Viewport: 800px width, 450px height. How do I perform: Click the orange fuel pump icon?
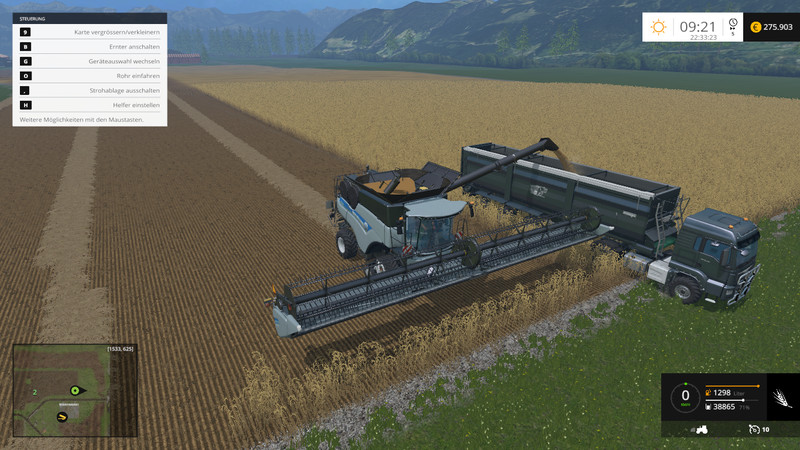coord(709,392)
